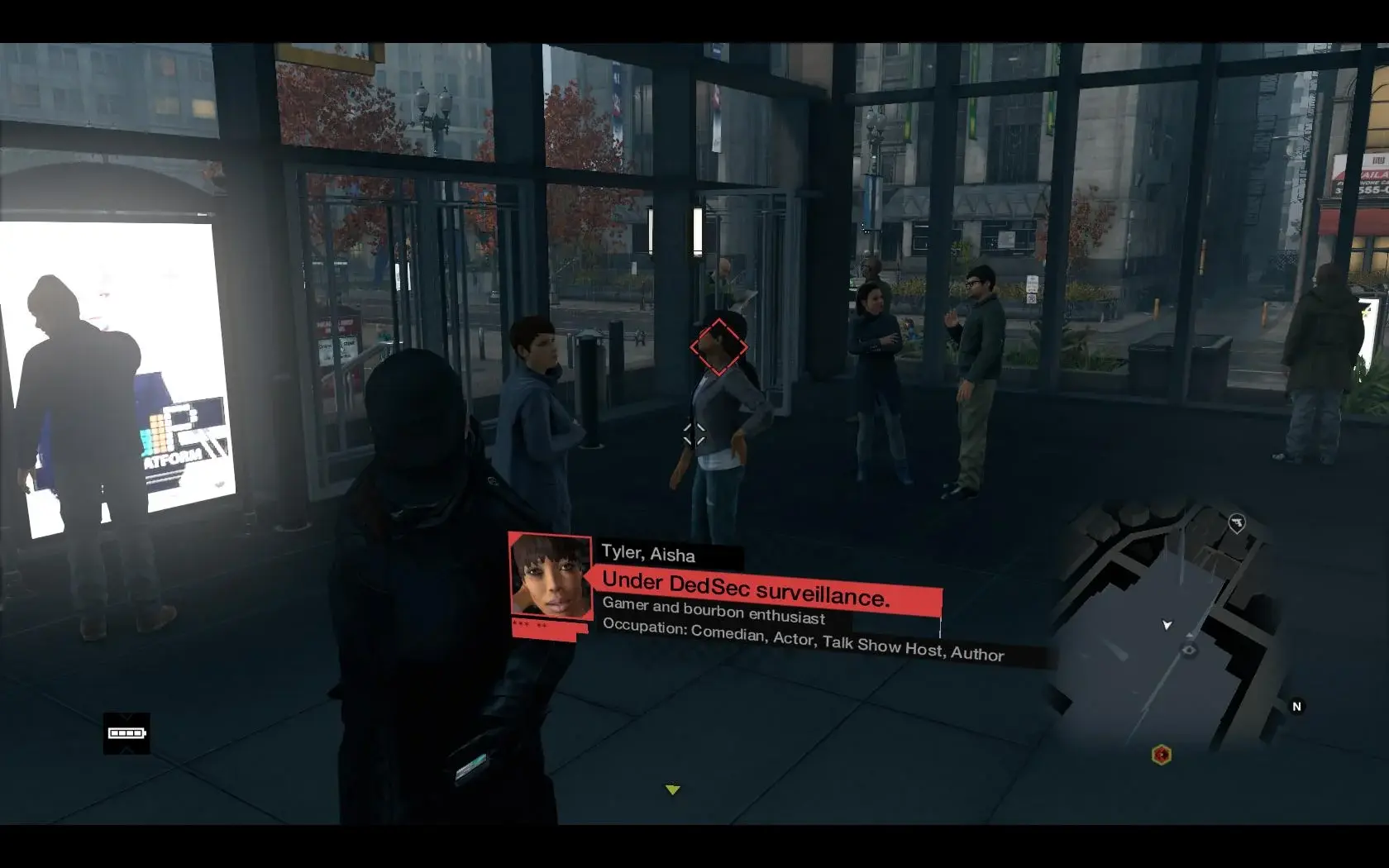Open Aisha Tyler's profiler portrait
This screenshot has height=868, width=1389.
point(551,577)
